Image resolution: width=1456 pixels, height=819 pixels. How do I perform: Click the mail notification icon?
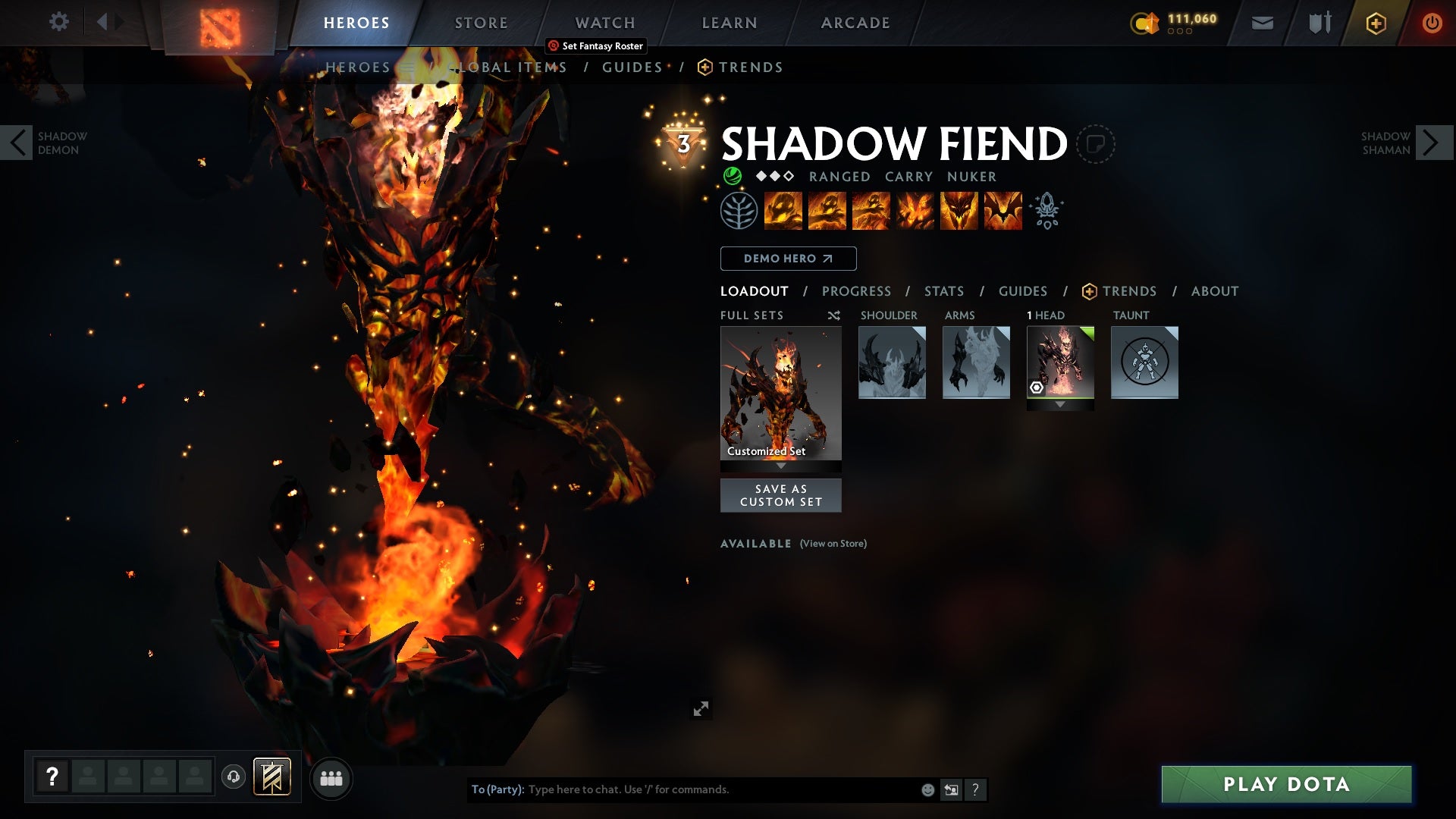point(1261,23)
